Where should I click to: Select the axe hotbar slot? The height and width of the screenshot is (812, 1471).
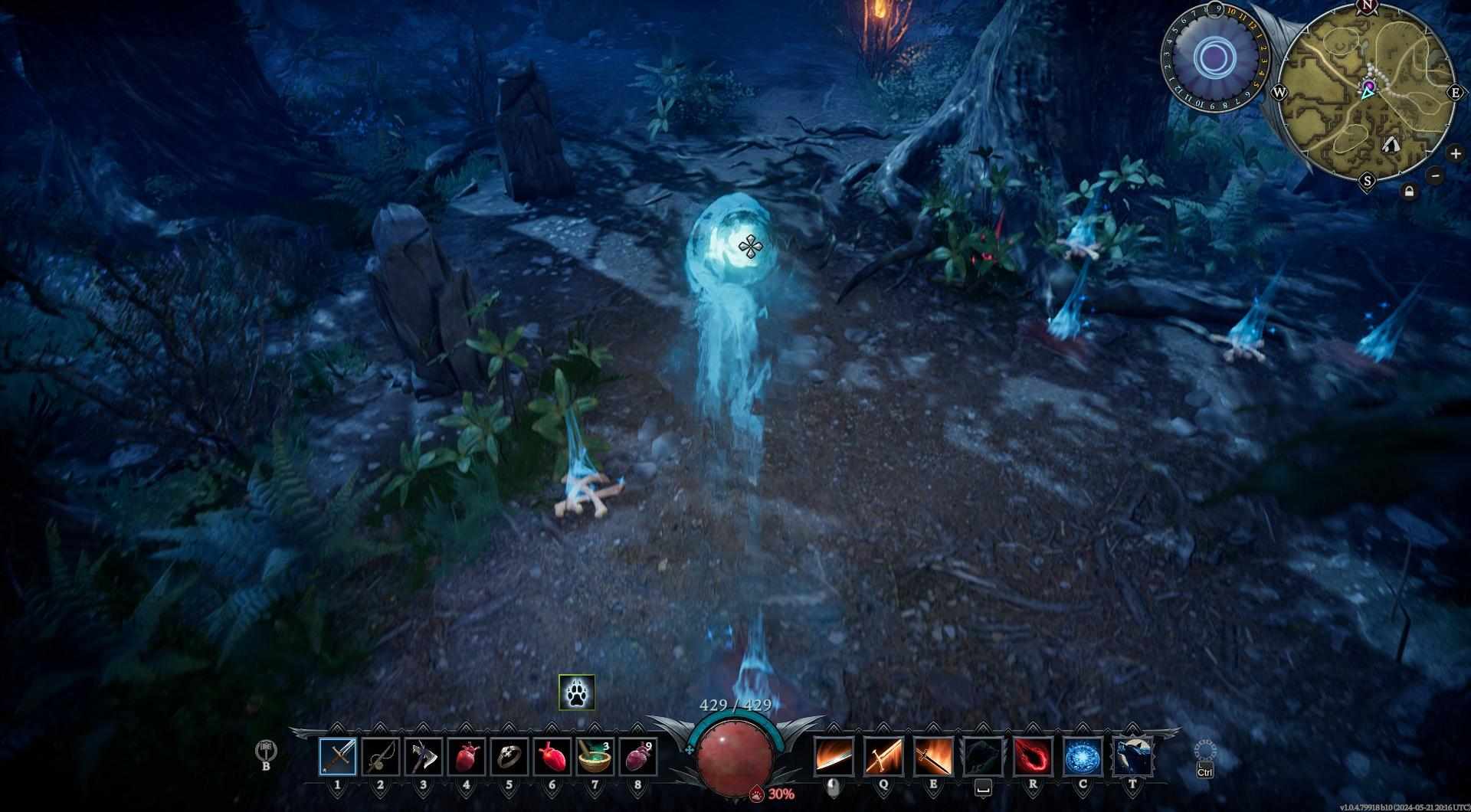(424, 756)
